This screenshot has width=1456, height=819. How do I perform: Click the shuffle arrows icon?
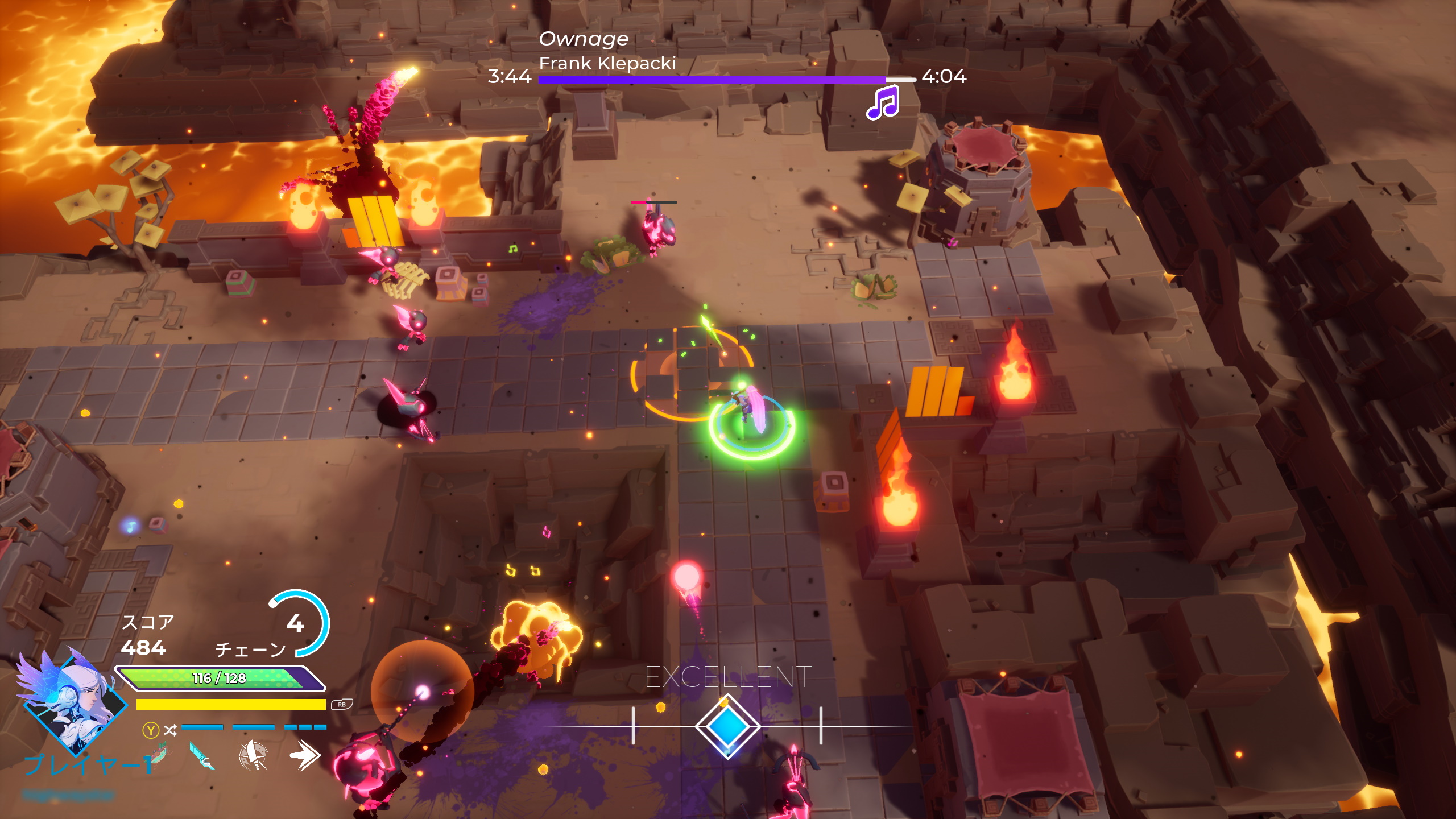[x=170, y=730]
